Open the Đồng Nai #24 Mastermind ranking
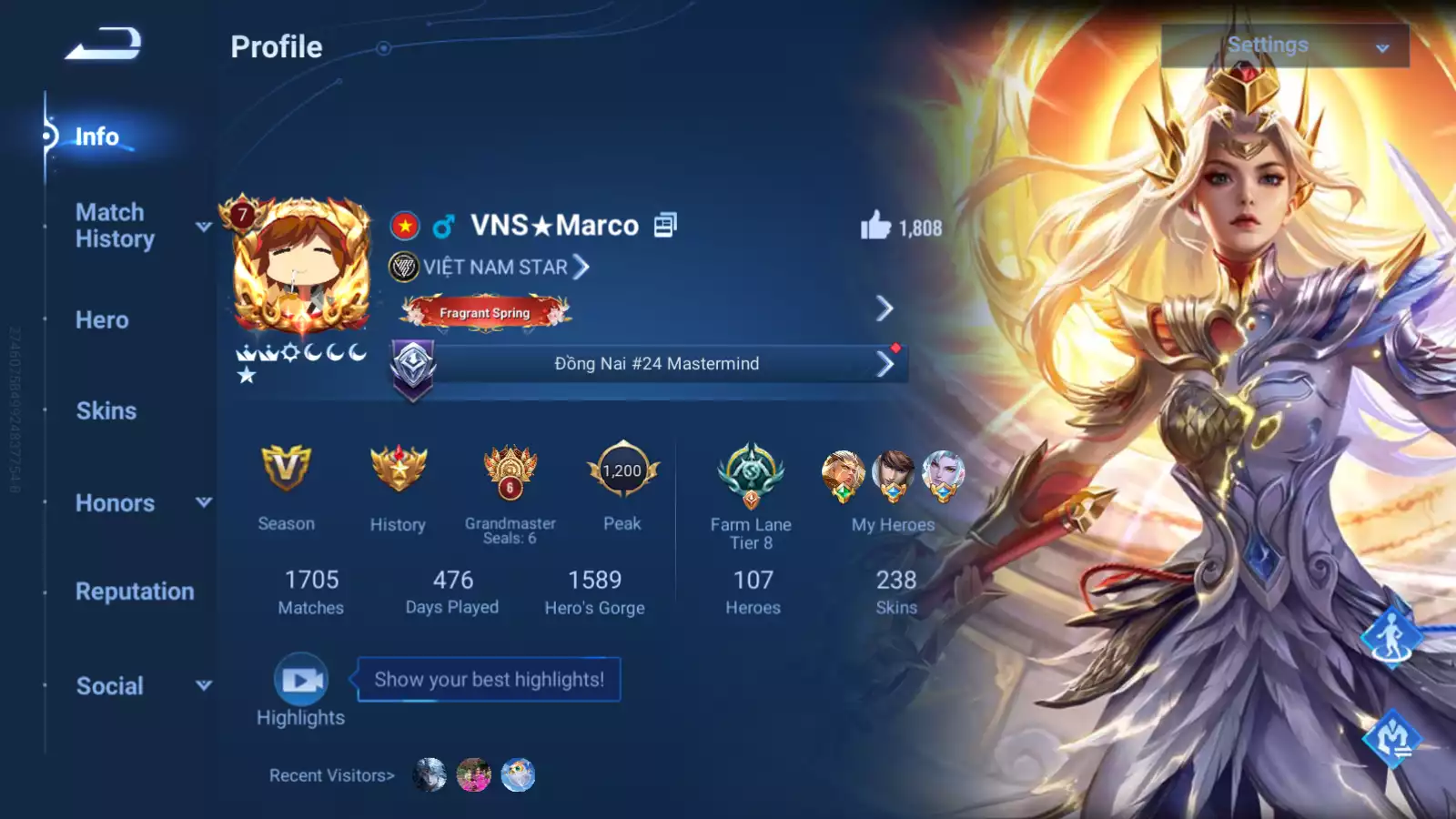 (657, 363)
